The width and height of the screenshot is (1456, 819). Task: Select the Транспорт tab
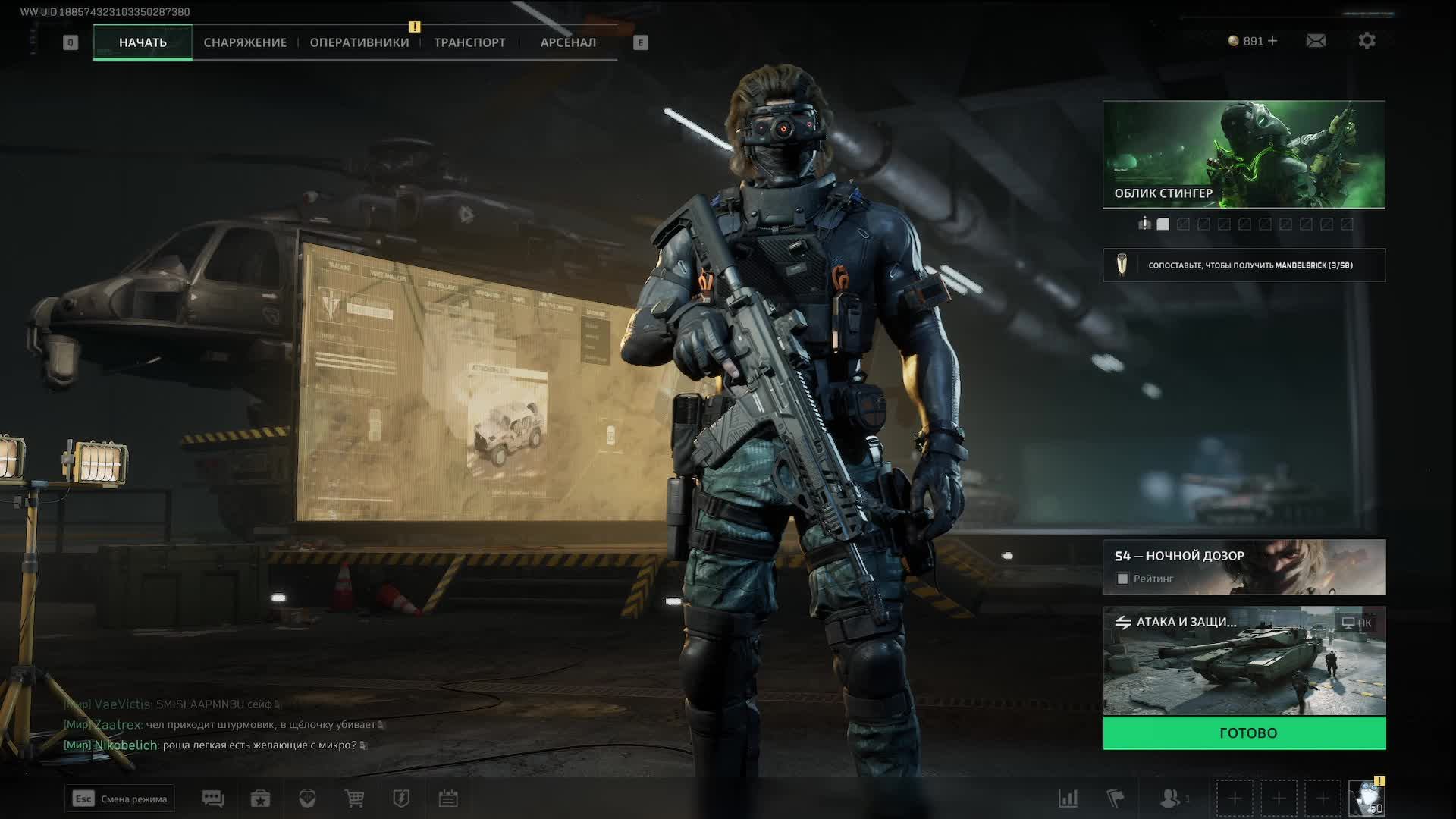[469, 42]
